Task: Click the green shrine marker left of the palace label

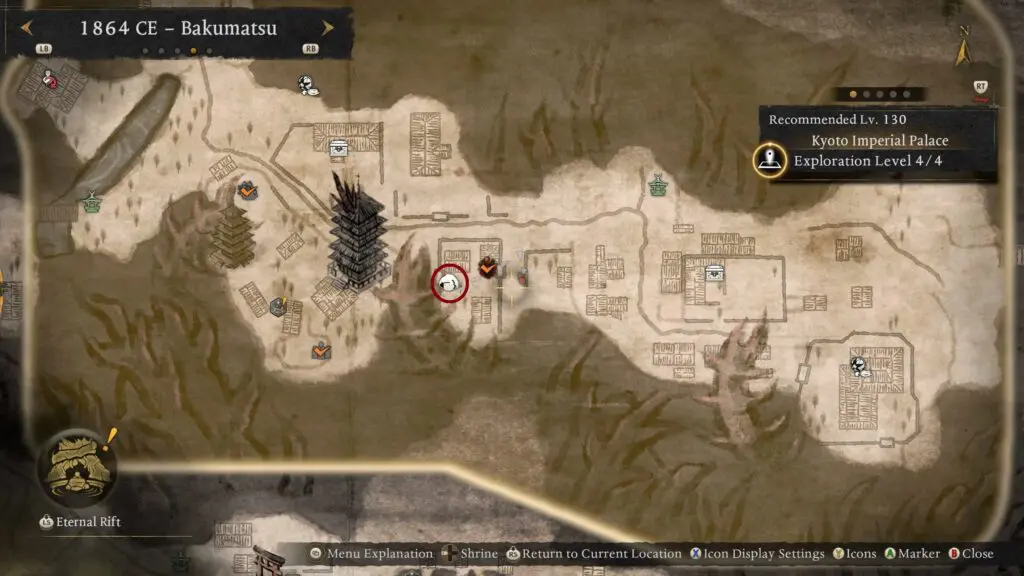Action: pyautogui.click(x=658, y=186)
